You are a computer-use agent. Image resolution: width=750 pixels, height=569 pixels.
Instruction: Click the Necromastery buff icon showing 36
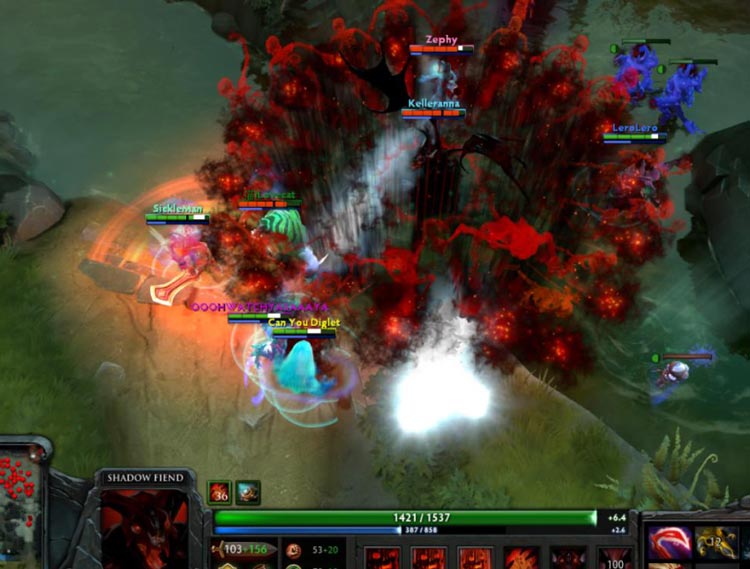220,492
